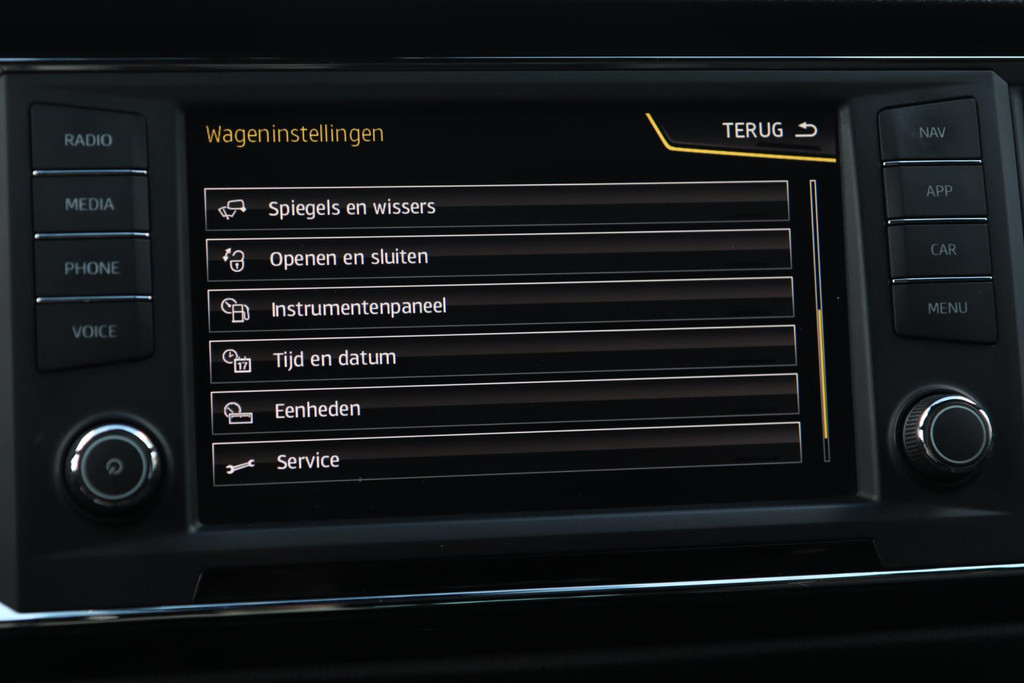Choose Tijd en datum settings

[502, 357]
